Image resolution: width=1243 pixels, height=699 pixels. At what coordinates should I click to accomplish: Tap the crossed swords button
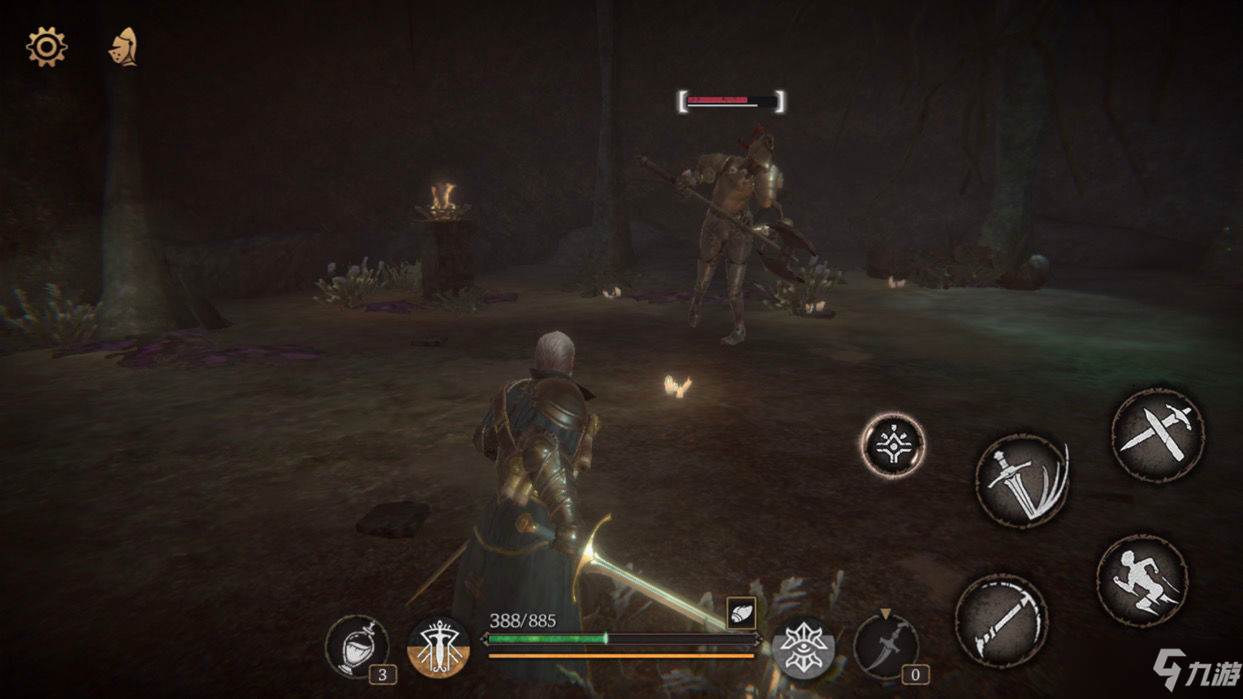[x=1158, y=435]
